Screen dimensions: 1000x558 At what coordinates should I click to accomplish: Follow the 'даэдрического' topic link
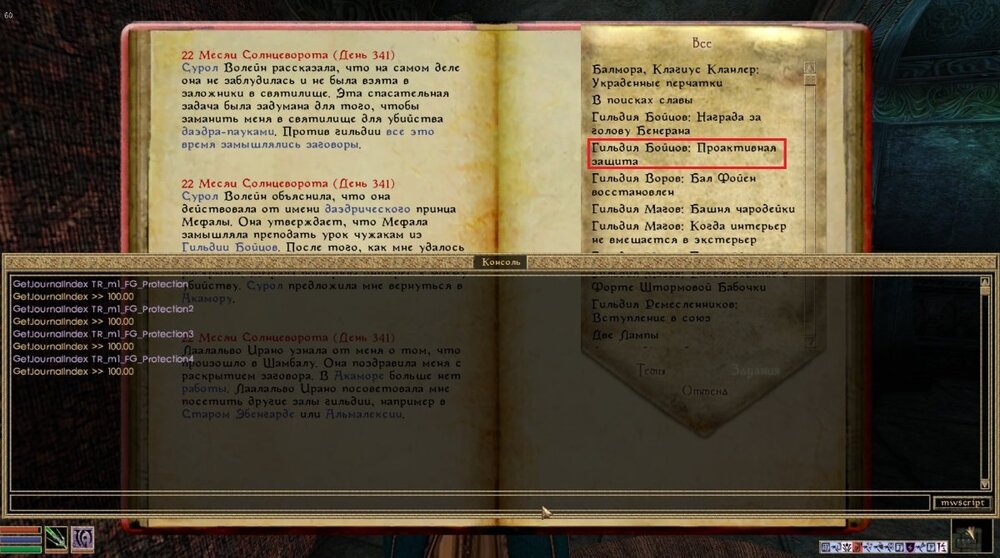[365, 210]
